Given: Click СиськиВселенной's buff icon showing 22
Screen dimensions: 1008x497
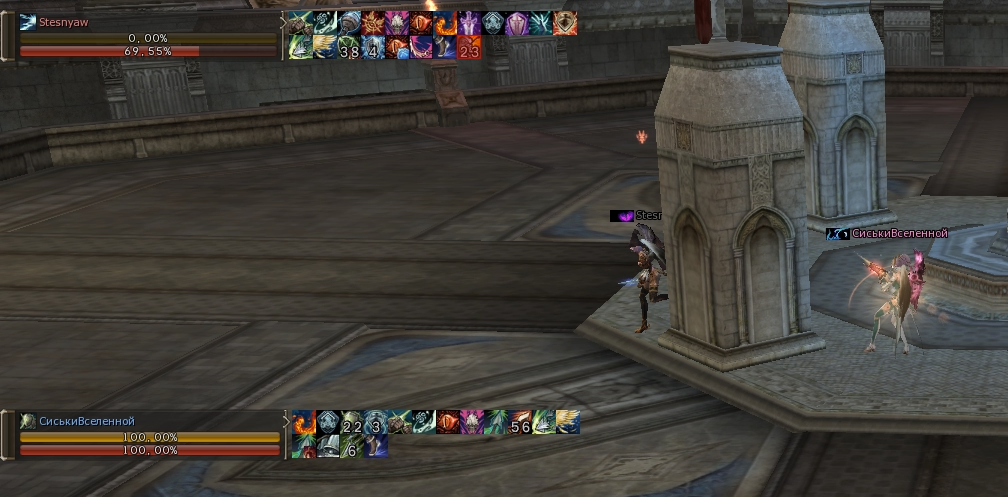Looking at the screenshot, I should [x=352, y=423].
